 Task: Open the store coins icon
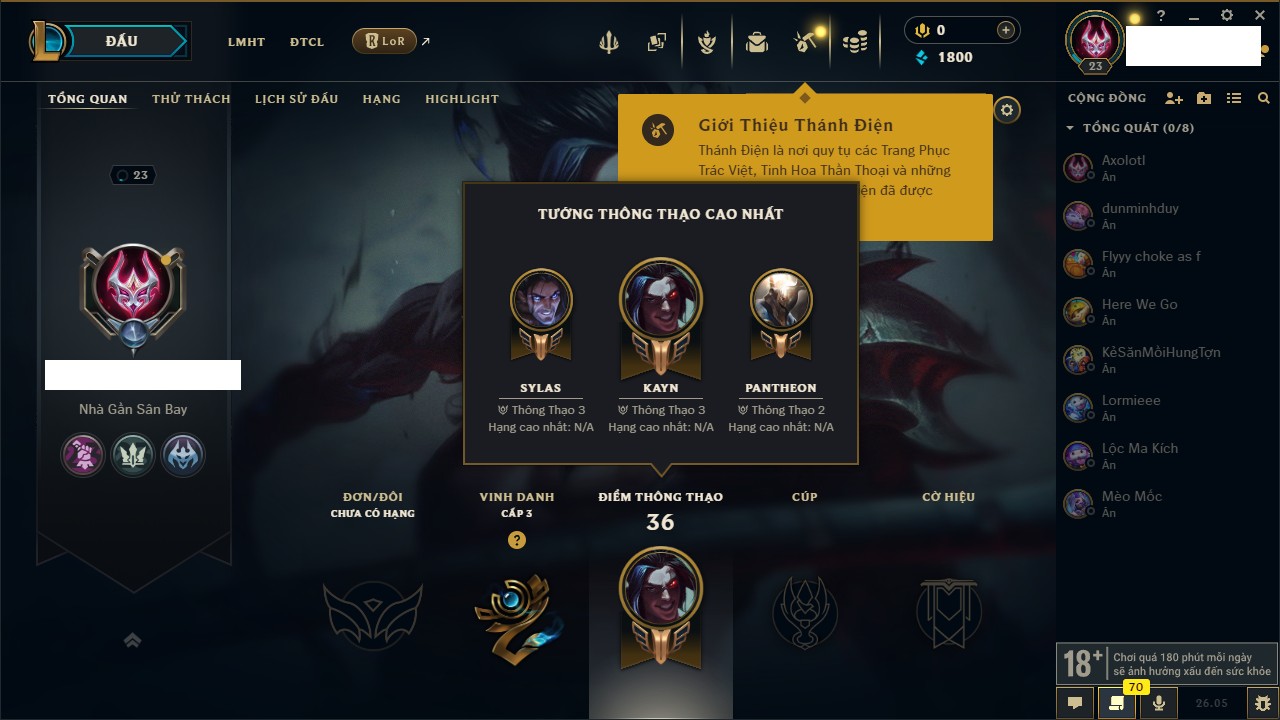point(854,42)
